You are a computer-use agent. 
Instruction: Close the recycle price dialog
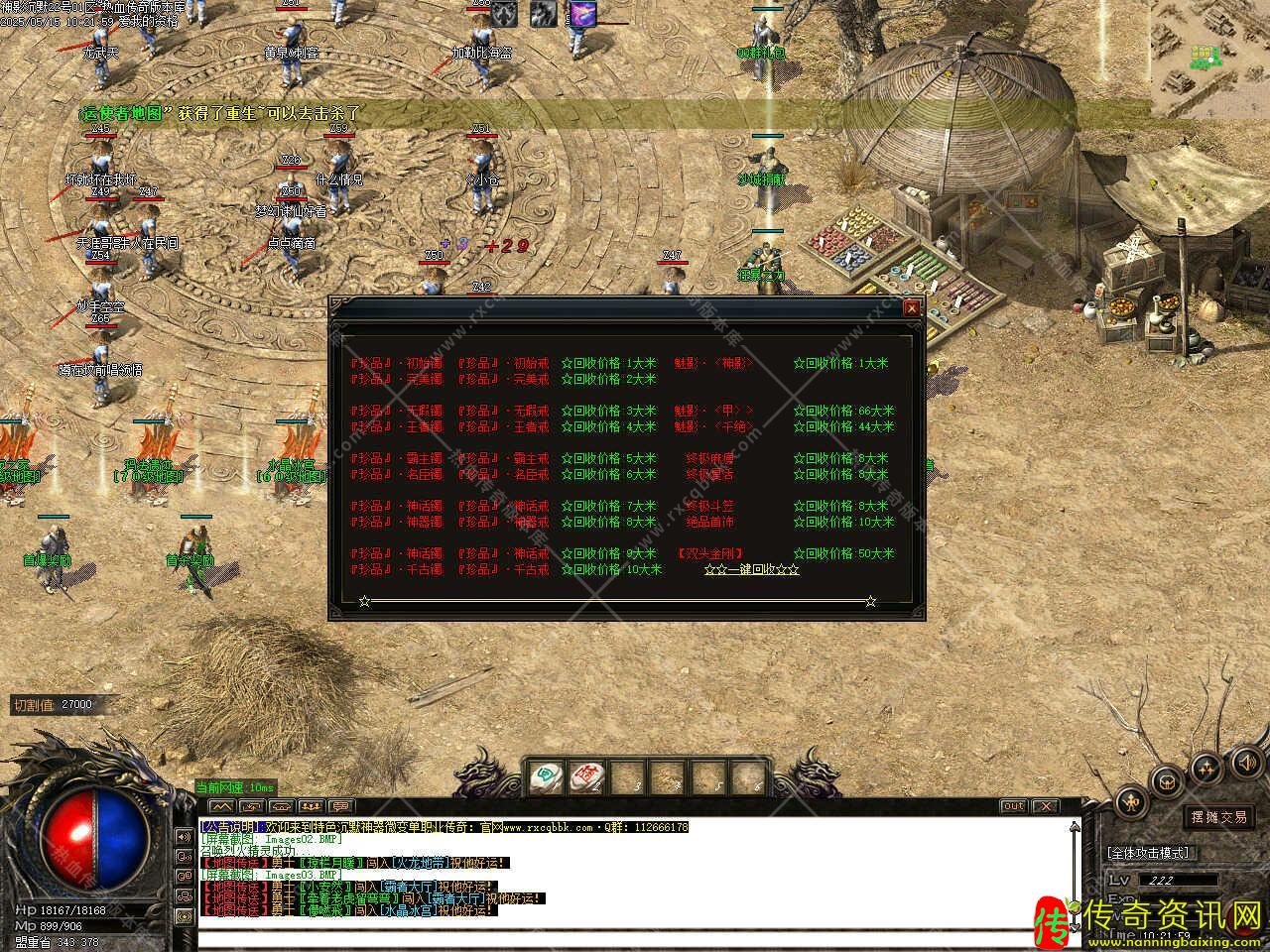tap(911, 308)
